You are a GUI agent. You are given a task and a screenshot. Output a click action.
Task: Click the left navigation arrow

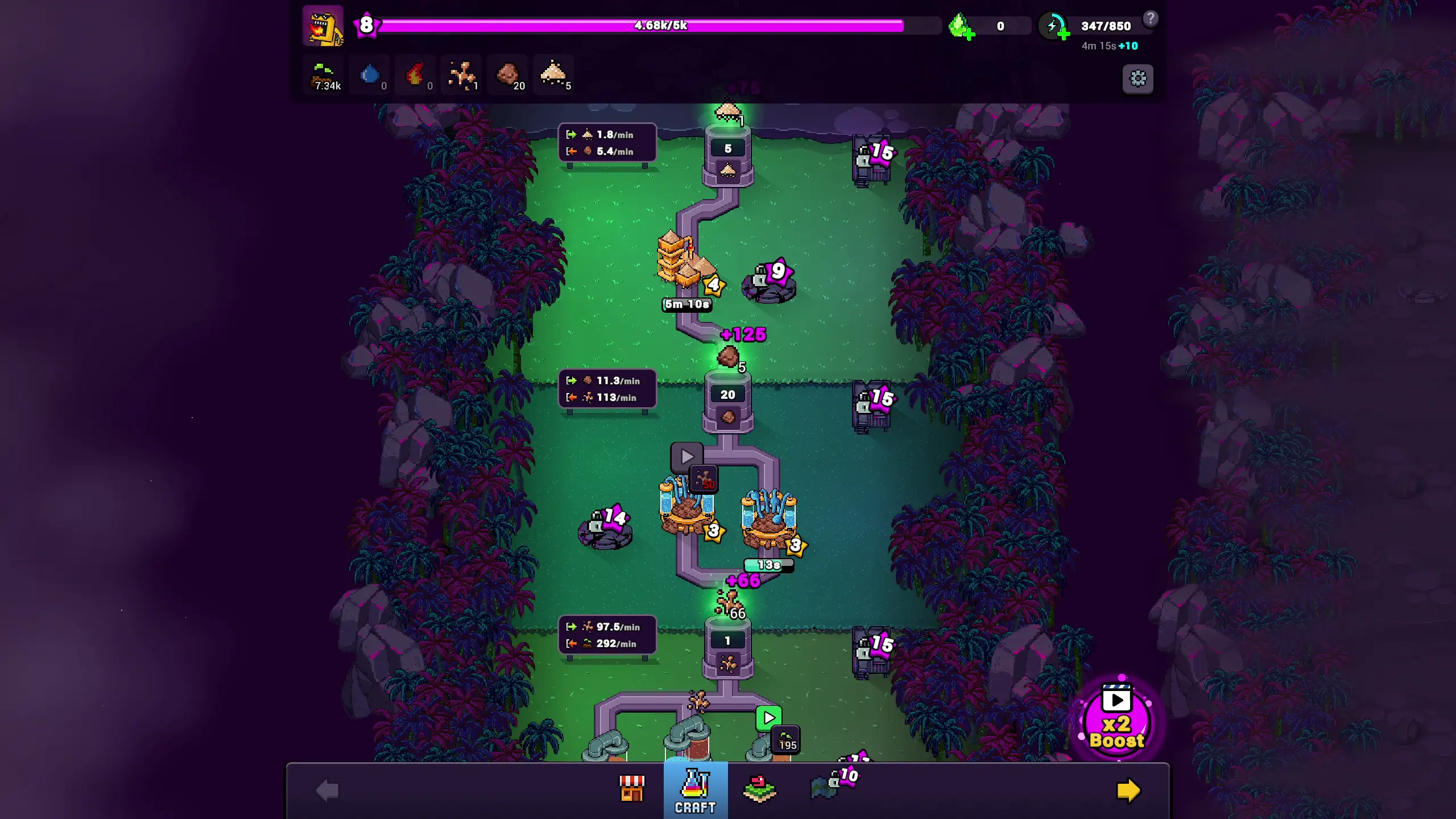(326, 789)
